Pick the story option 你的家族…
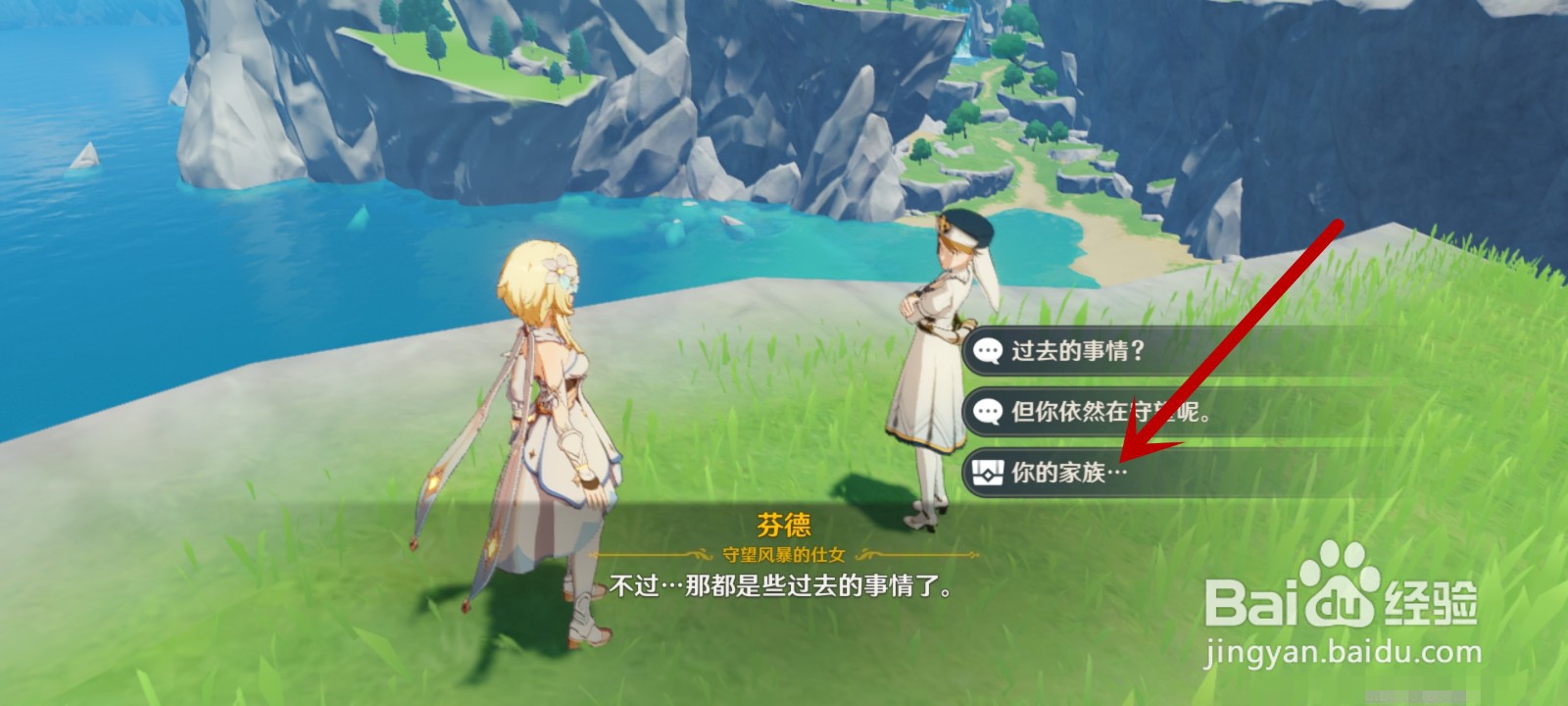This screenshot has width=1568, height=706. [x=1068, y=472]
